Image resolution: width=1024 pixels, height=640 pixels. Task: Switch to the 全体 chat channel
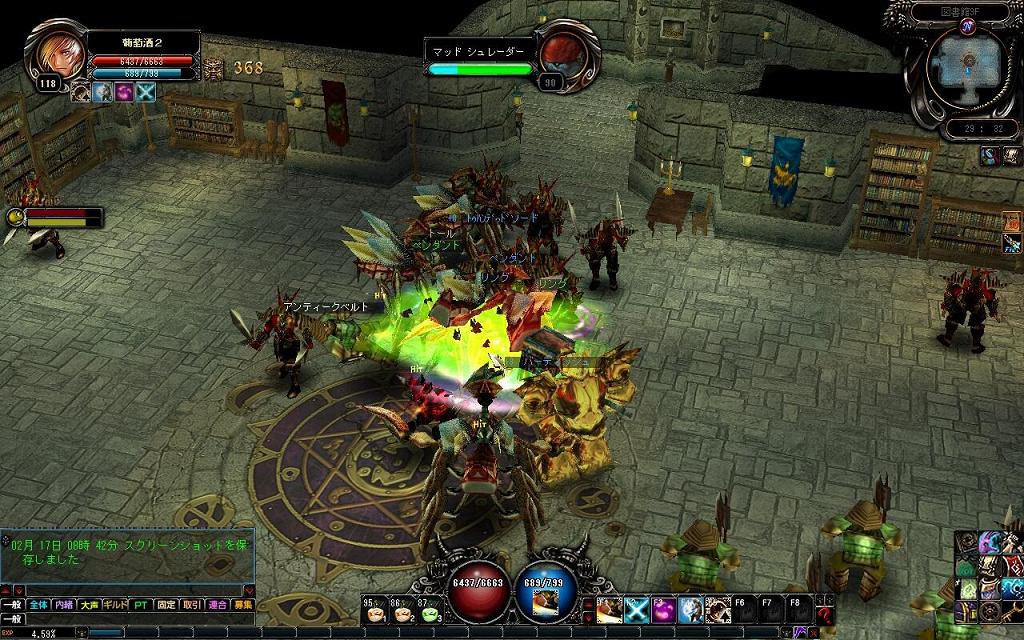click(x=38, y=605)
